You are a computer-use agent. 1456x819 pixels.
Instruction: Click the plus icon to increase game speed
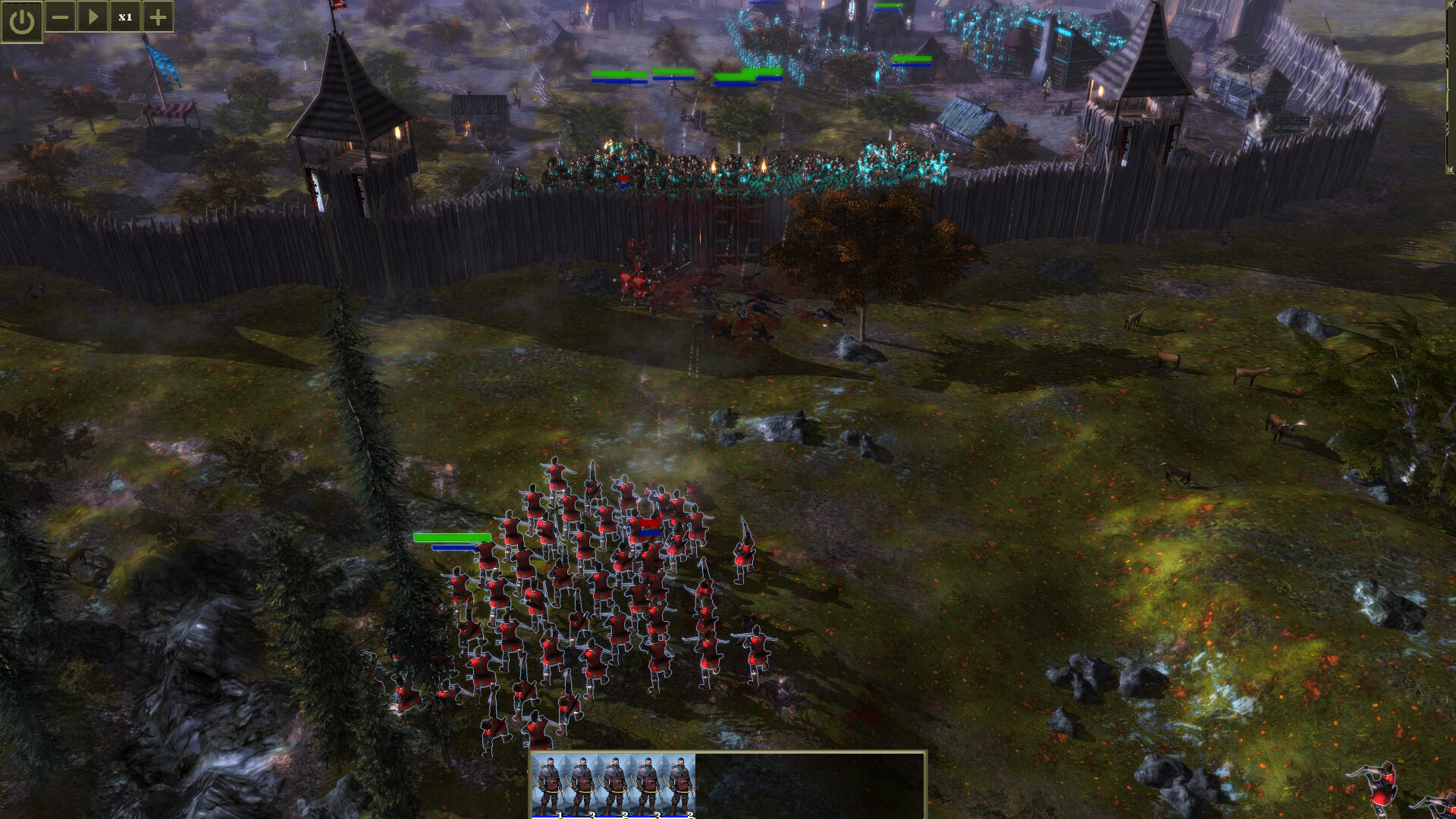tap(158, 17)
